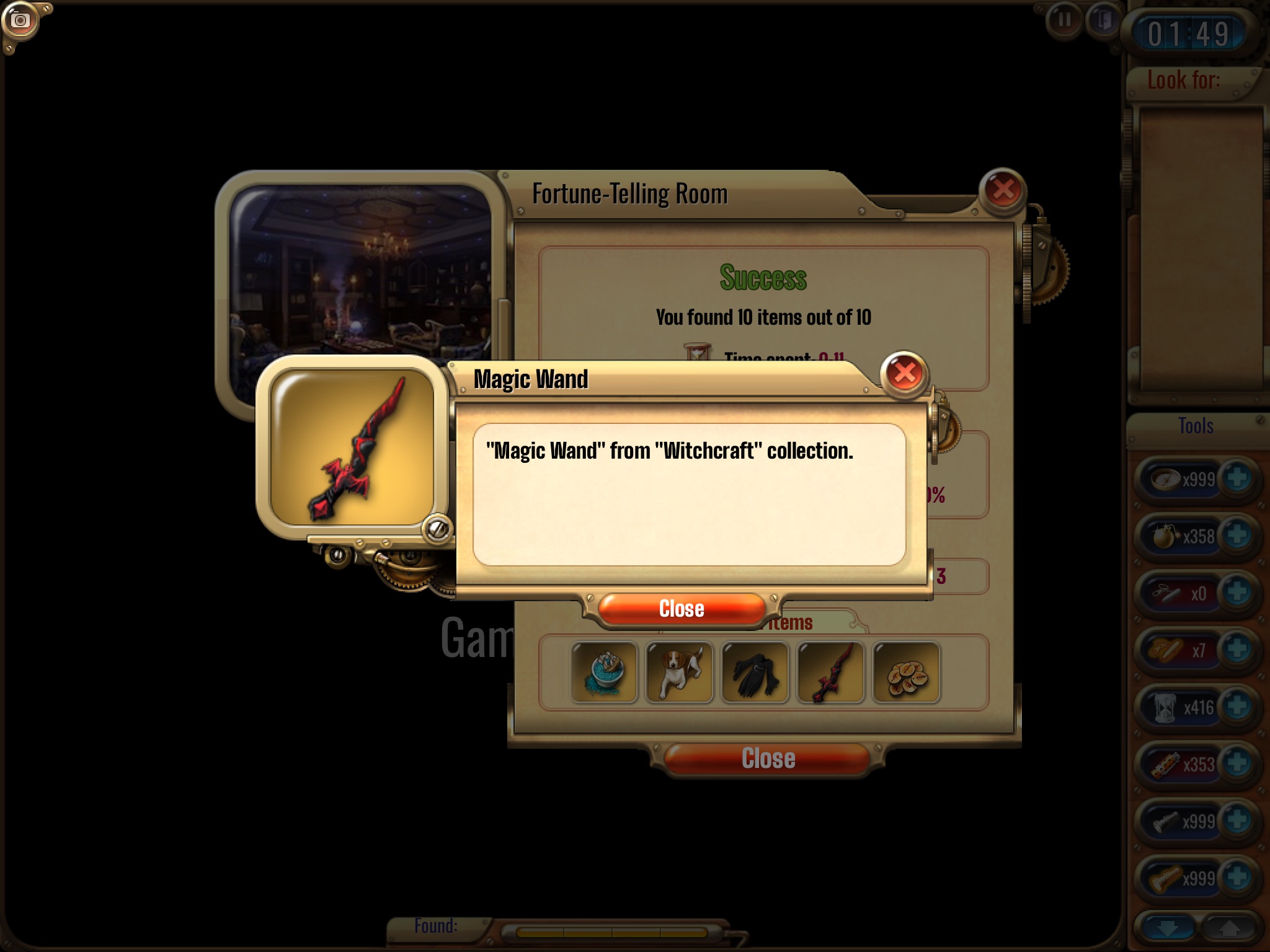Take a screenshot with the camera icon

coord(20,21)
